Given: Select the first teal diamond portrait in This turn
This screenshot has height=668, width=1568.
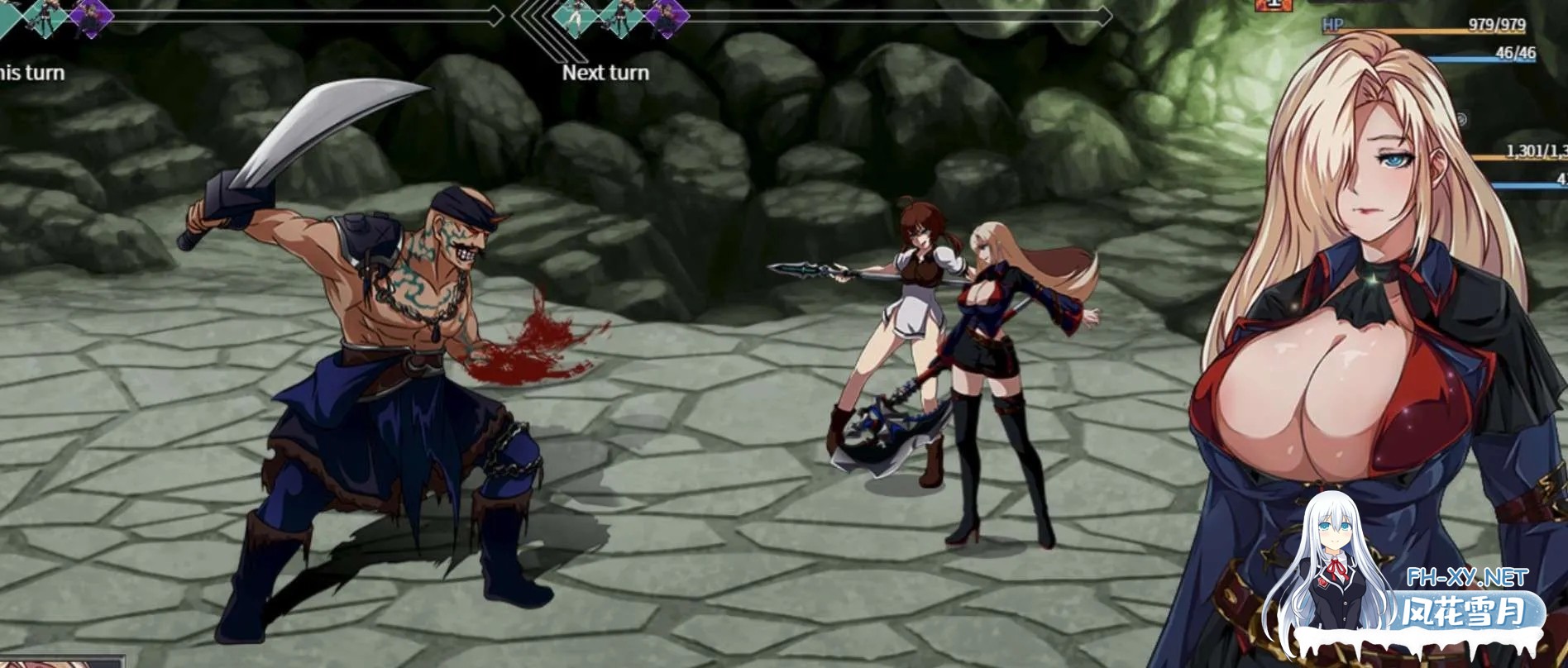Looking at the screenshot, I should click(x=8, y=17).
